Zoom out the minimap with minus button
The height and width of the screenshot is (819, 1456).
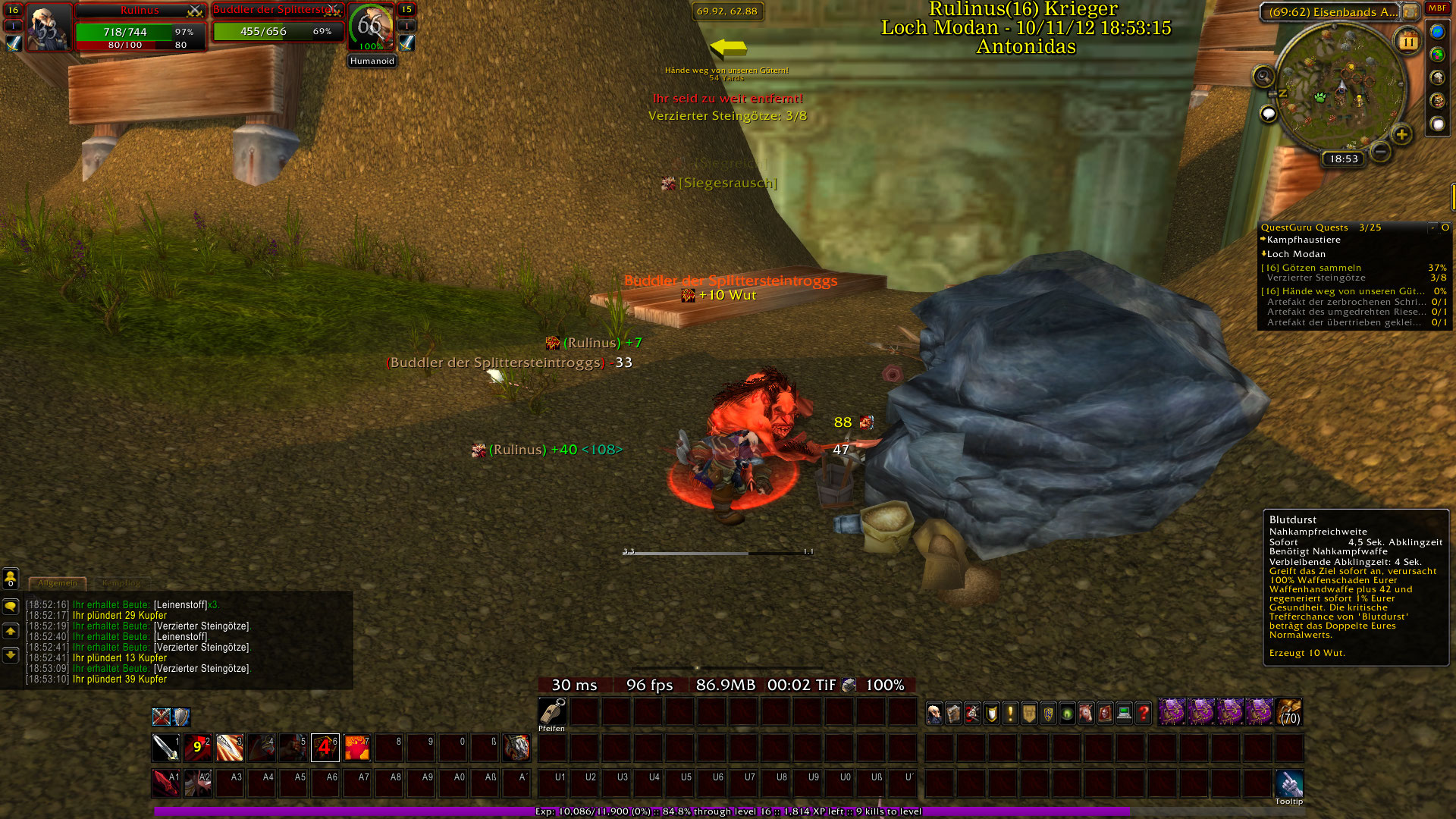1381,152
